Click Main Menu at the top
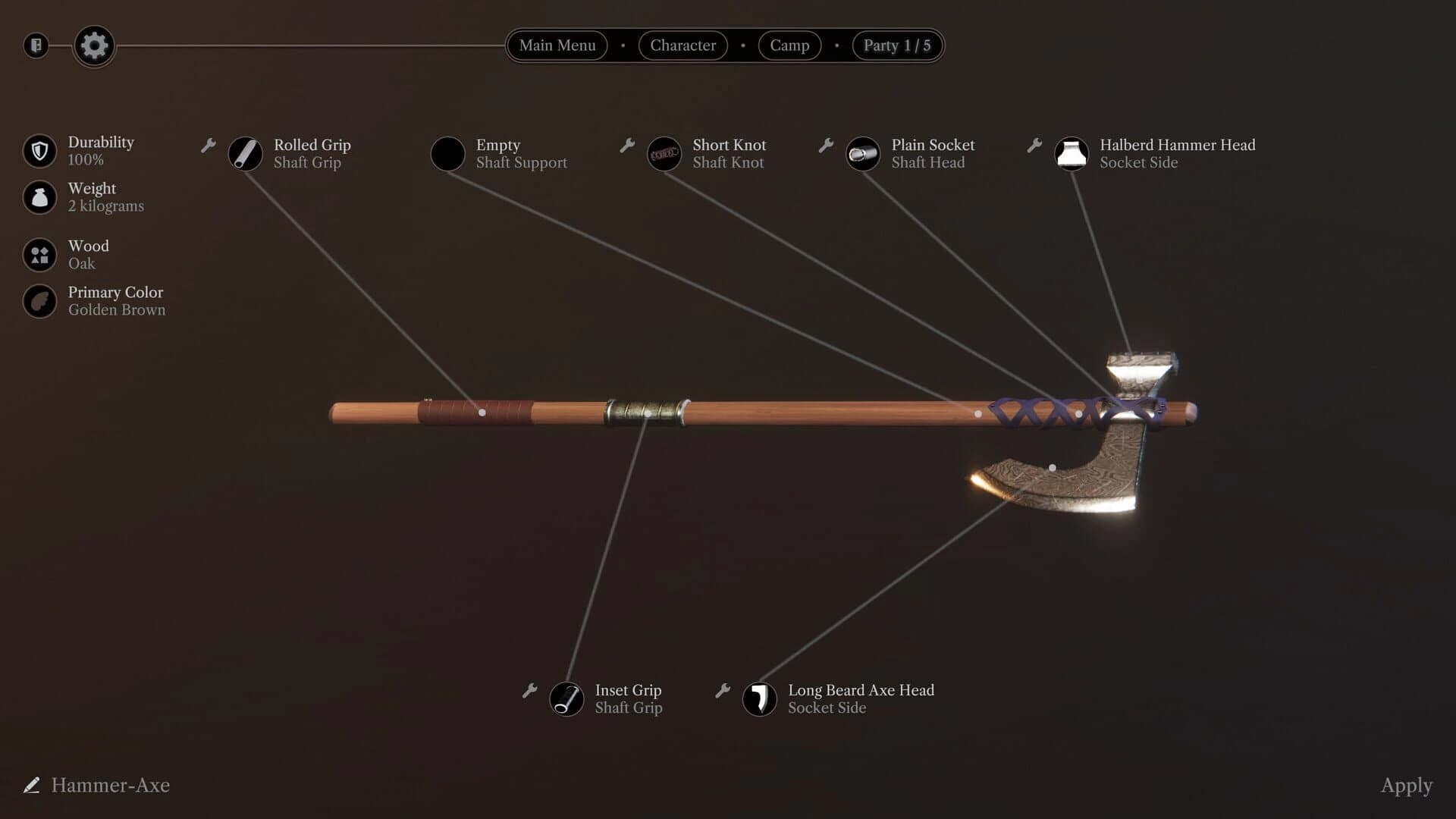This screenshot has width=1456, height=819. point(557,45)
